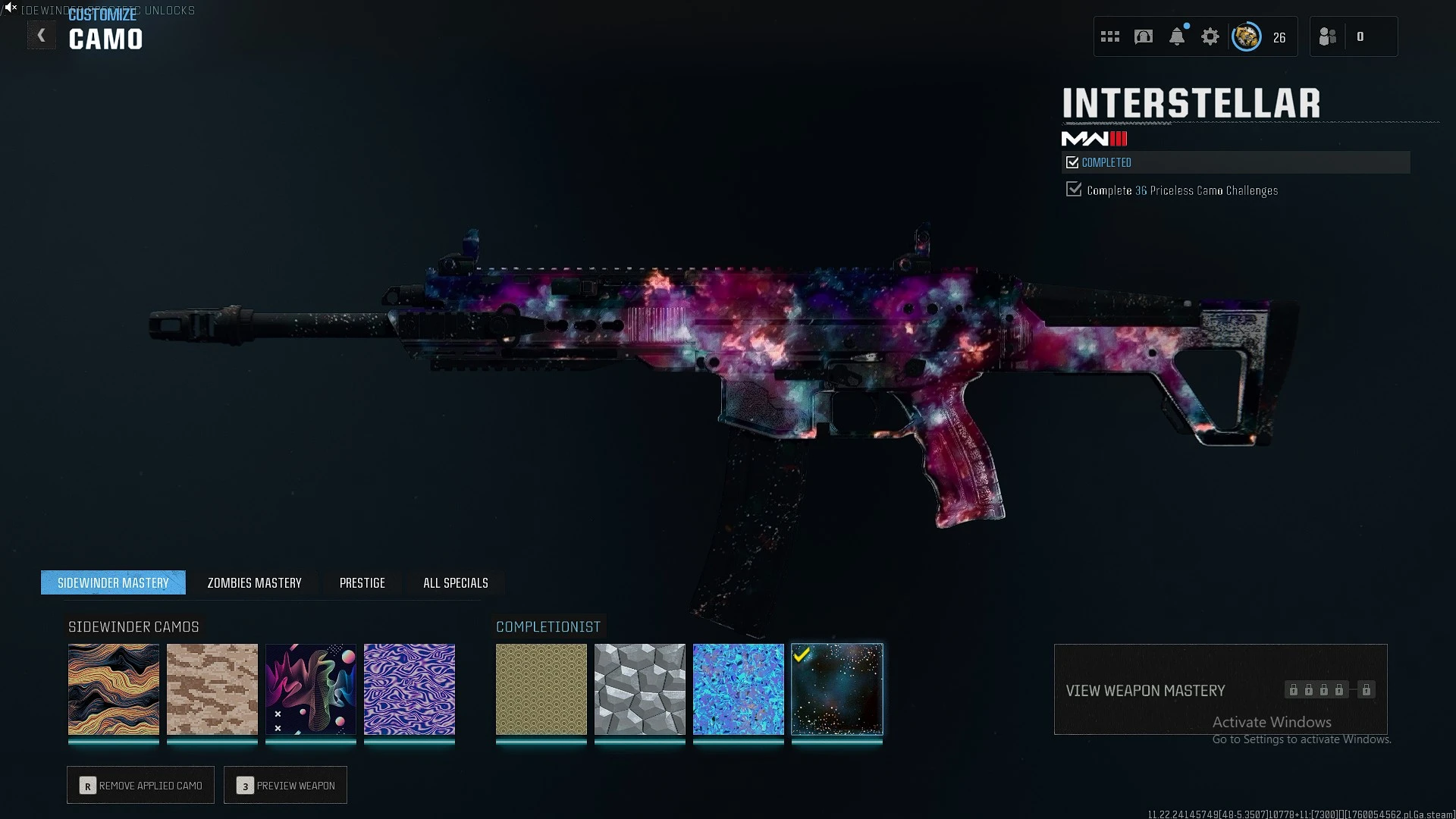Image resolution: width=1456 pixels, height=819 pixels.
Task: Pick the colorful abstract shapes camo
Action: (311, 689)
